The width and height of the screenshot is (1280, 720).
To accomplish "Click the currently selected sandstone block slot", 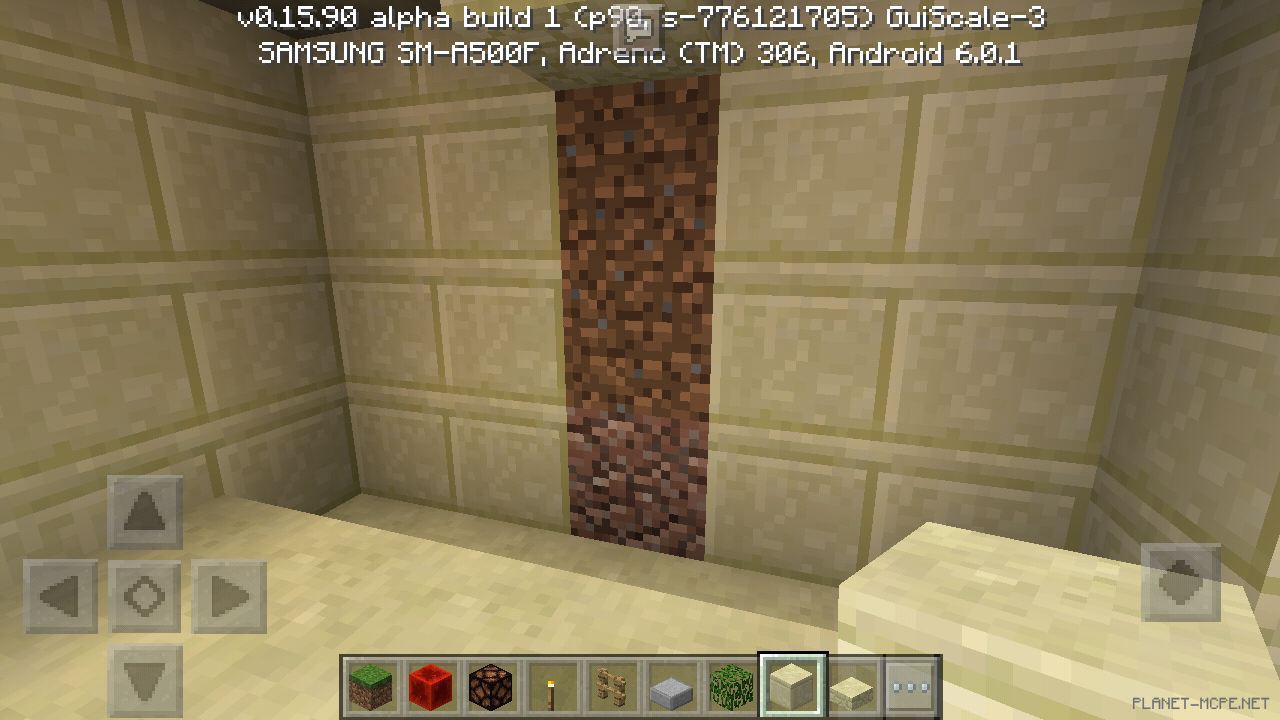I will coord(791,686).
